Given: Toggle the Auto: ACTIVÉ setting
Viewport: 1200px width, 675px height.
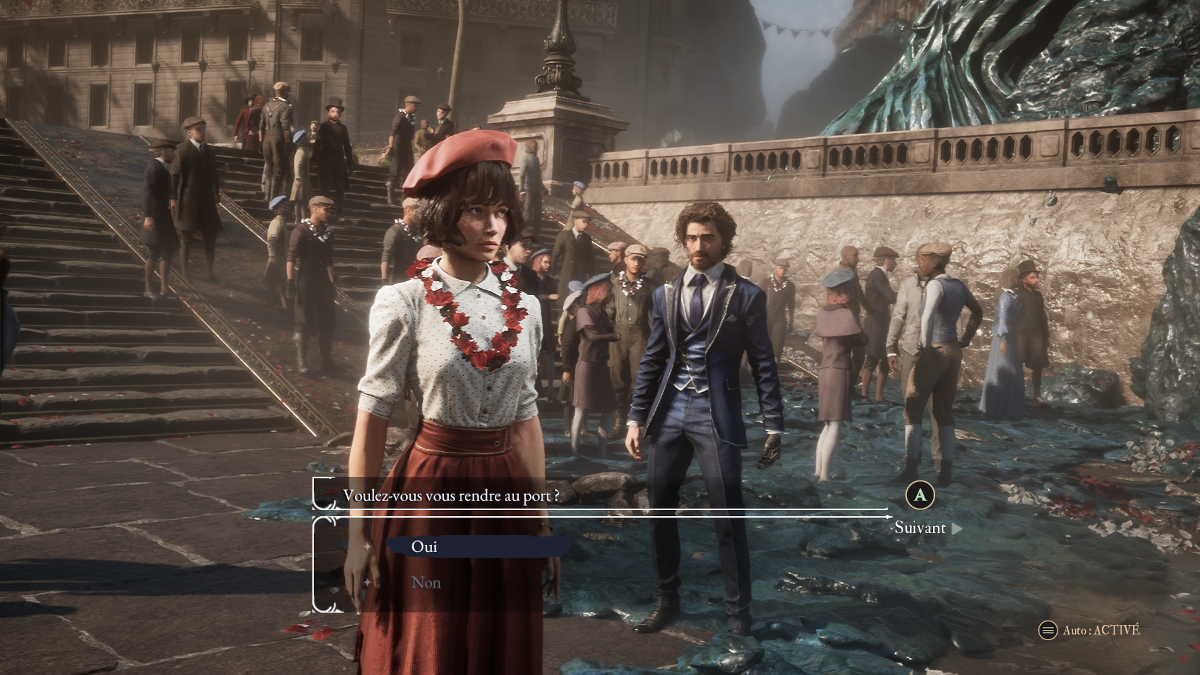Looking at the screenshot, I should click(1089, 630).
